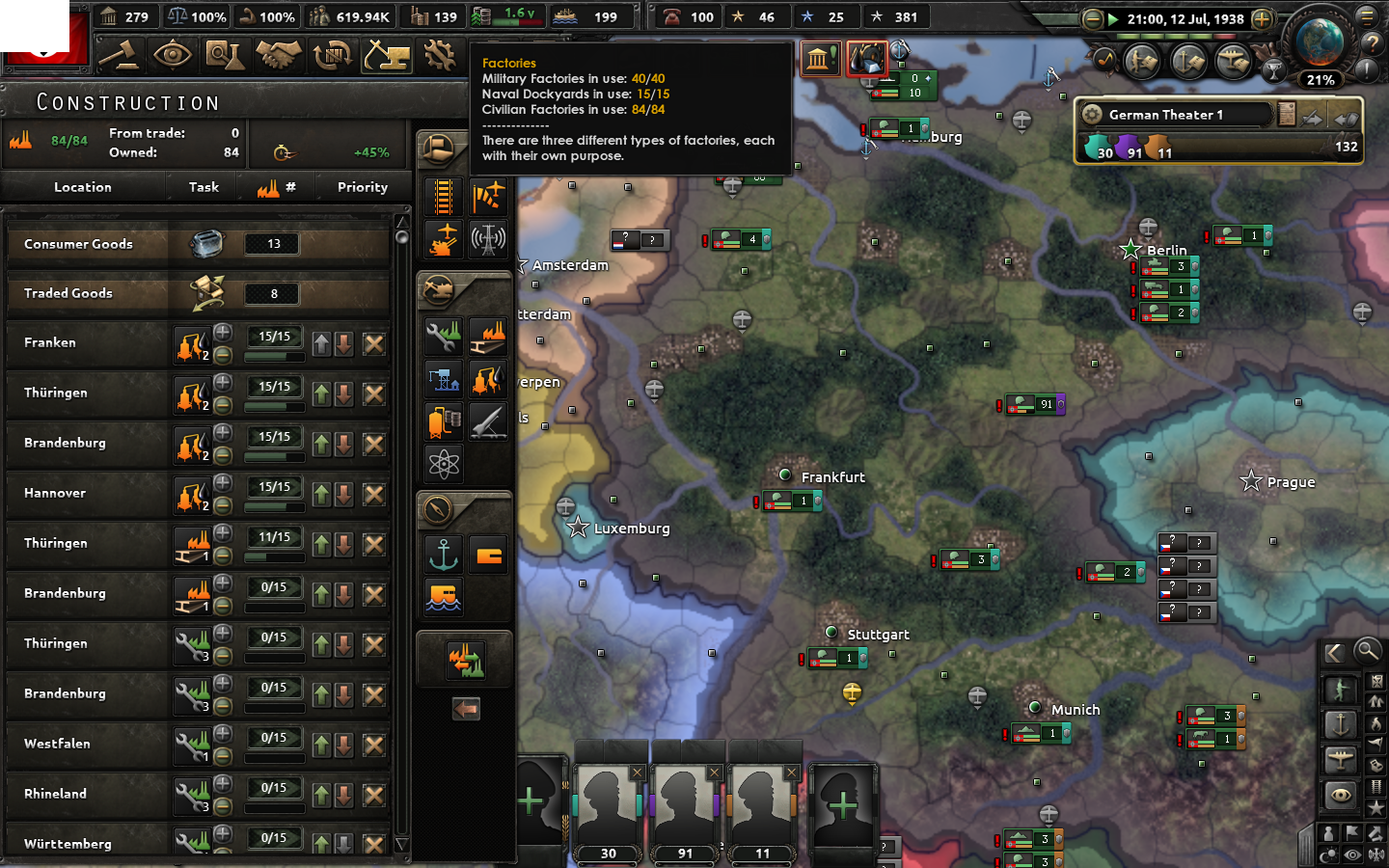Image resolution: width=1389 pixels, height=868 pixels.
Task: Select the nuclear reactor construction icon
Action: pos(443,464)
